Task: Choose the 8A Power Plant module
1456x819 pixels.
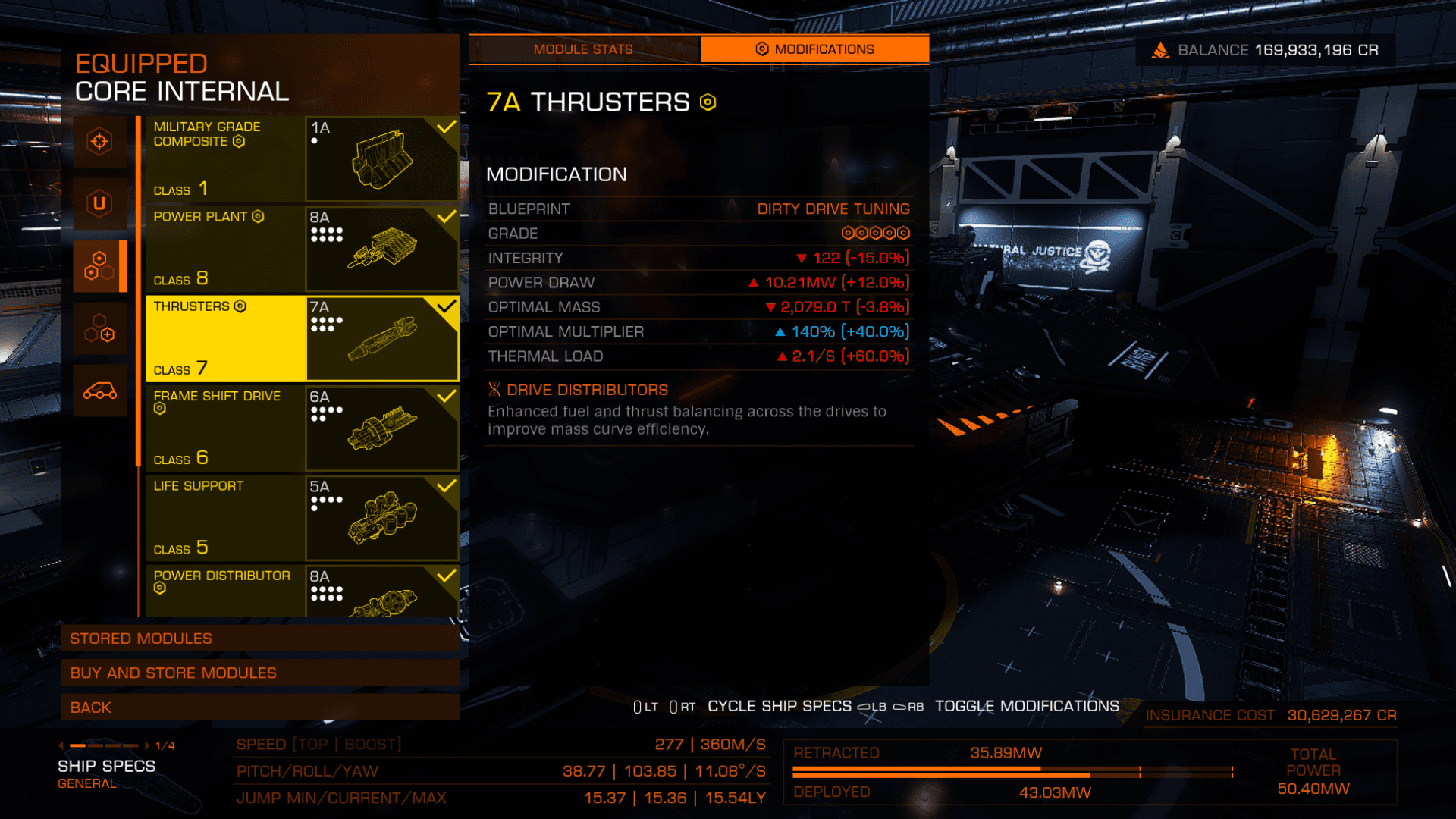Action: pyautogui.click(x=302, y=248)
